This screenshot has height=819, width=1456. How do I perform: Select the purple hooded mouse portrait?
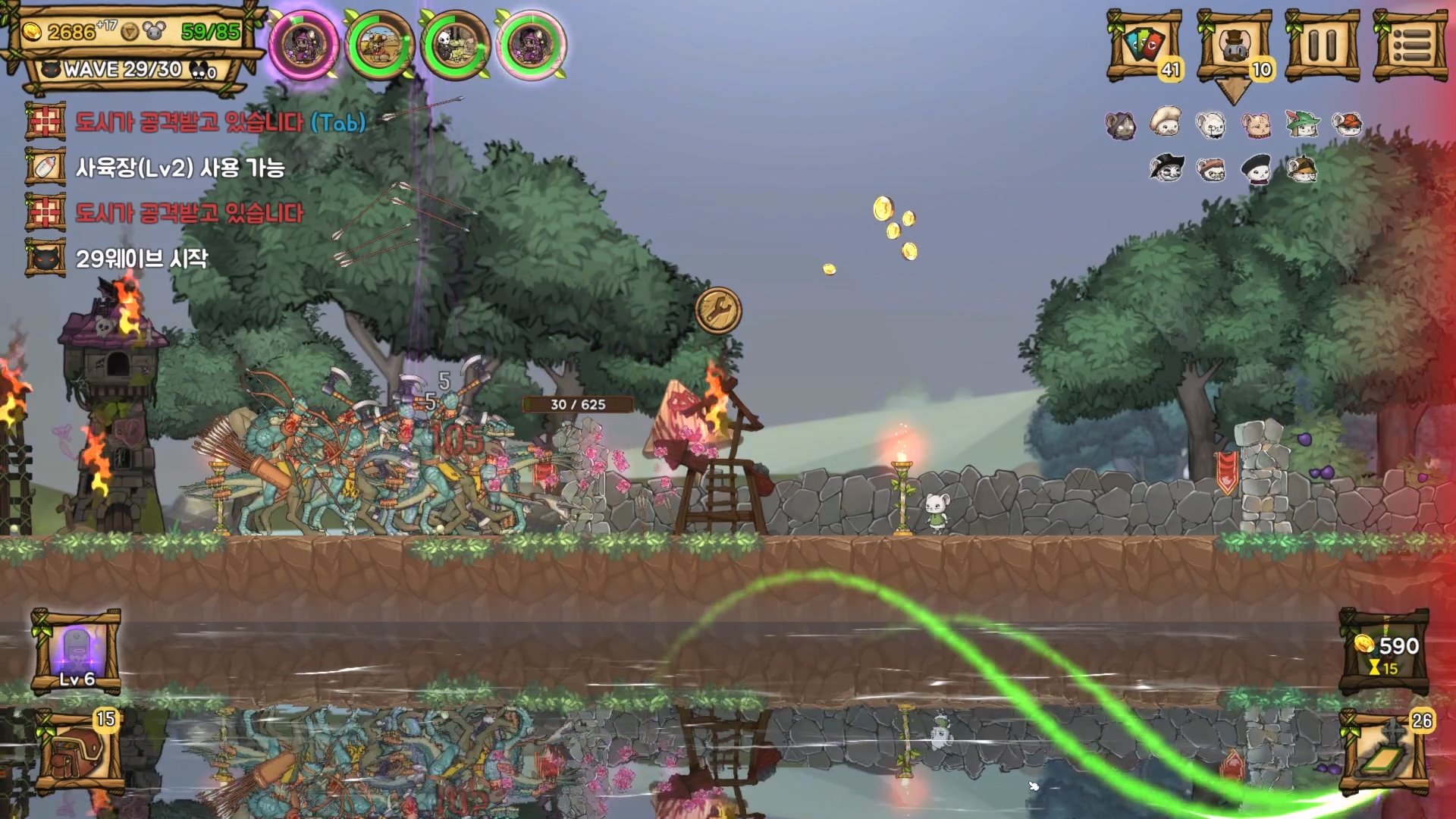tap(1120, 125)
